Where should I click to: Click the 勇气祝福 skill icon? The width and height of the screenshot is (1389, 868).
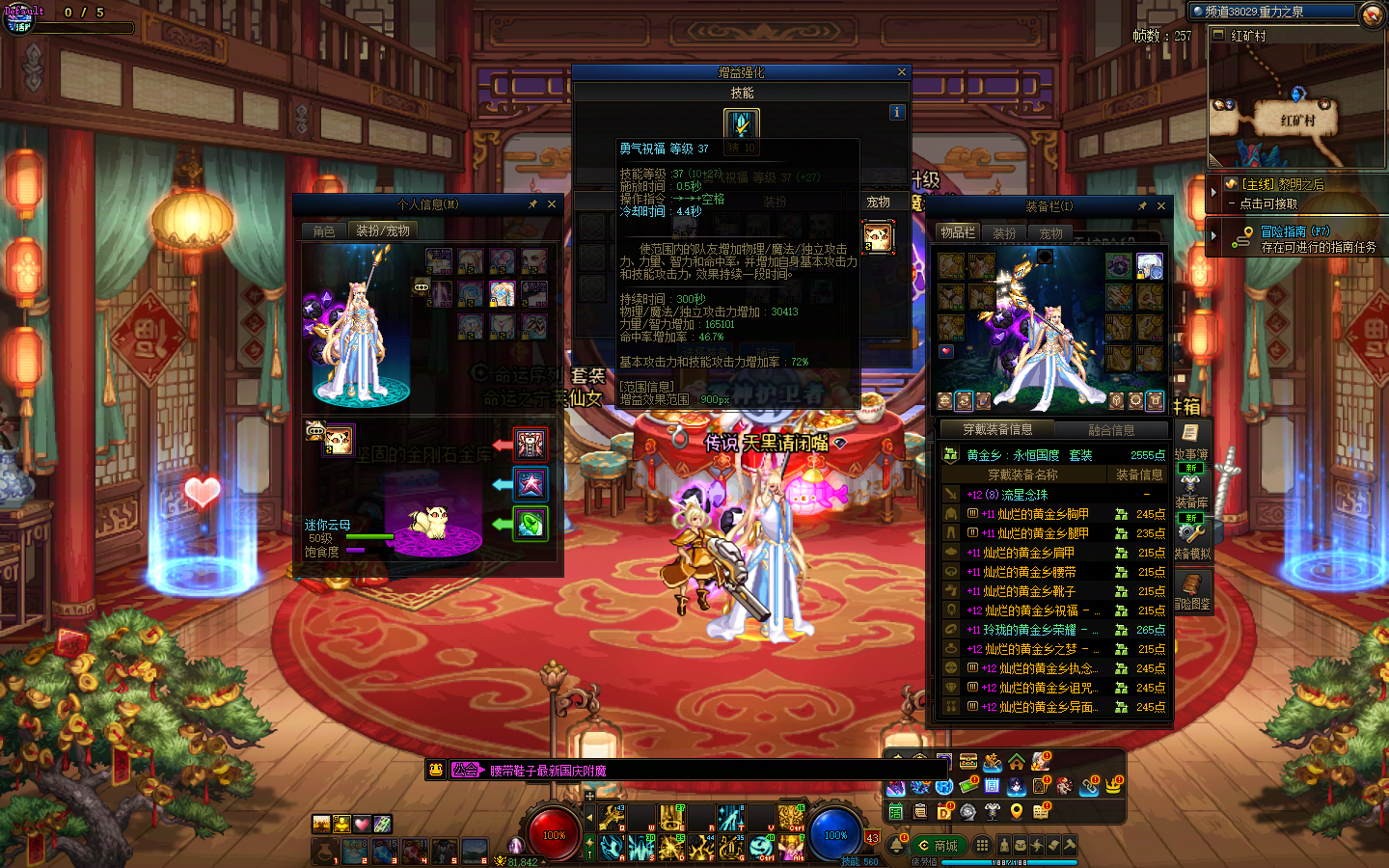742,124
